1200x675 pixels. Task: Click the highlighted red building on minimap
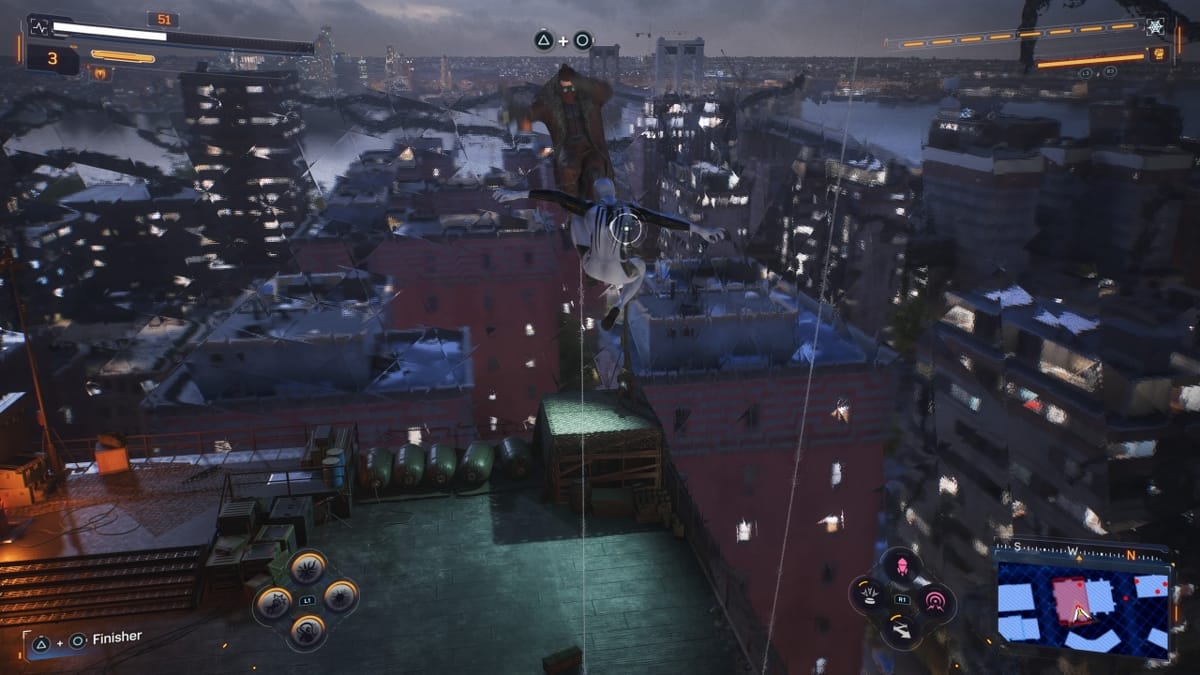point(1071,598)
